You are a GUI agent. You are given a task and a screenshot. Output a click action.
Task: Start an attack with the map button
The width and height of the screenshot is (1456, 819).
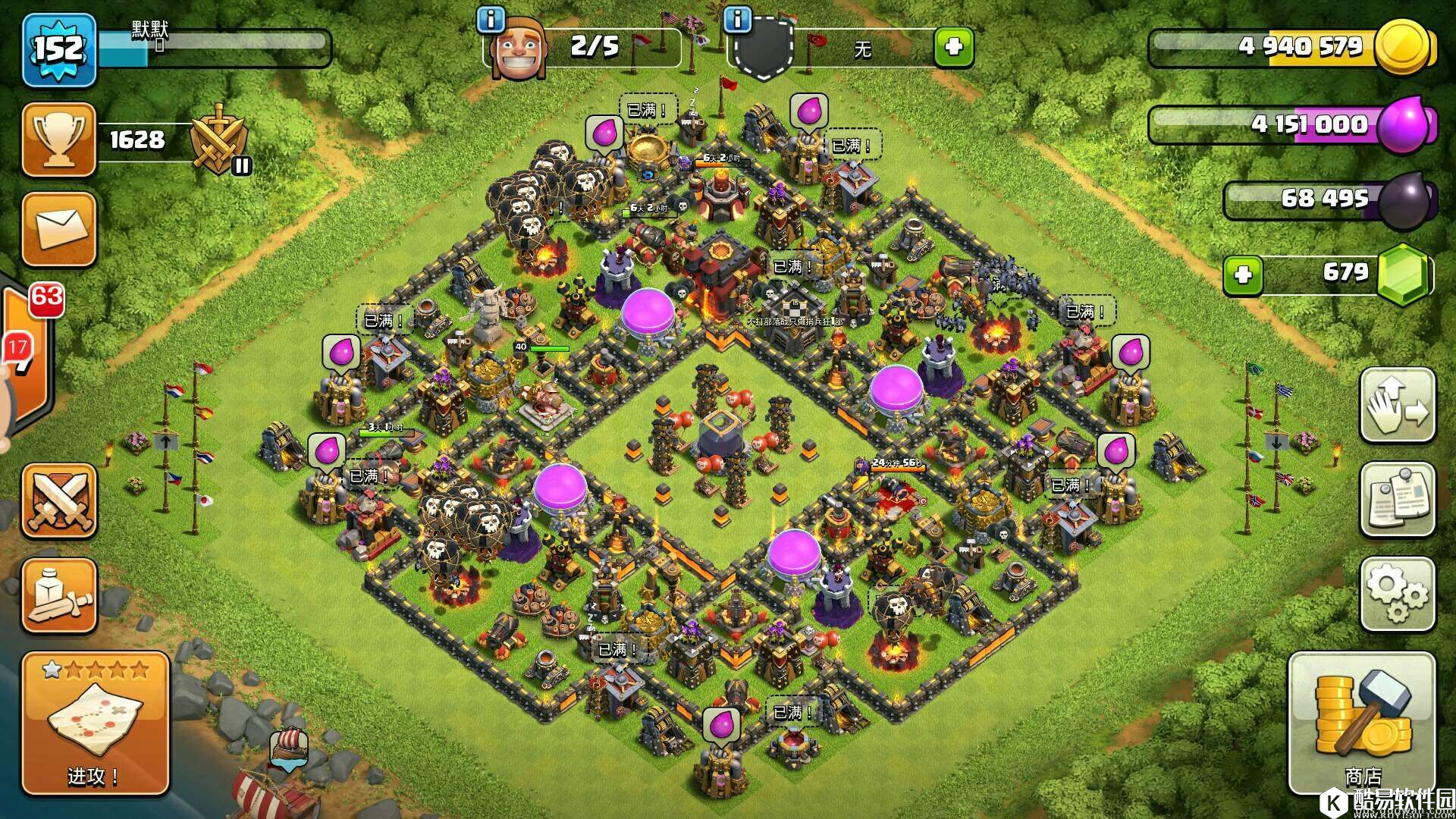[95, 724]
